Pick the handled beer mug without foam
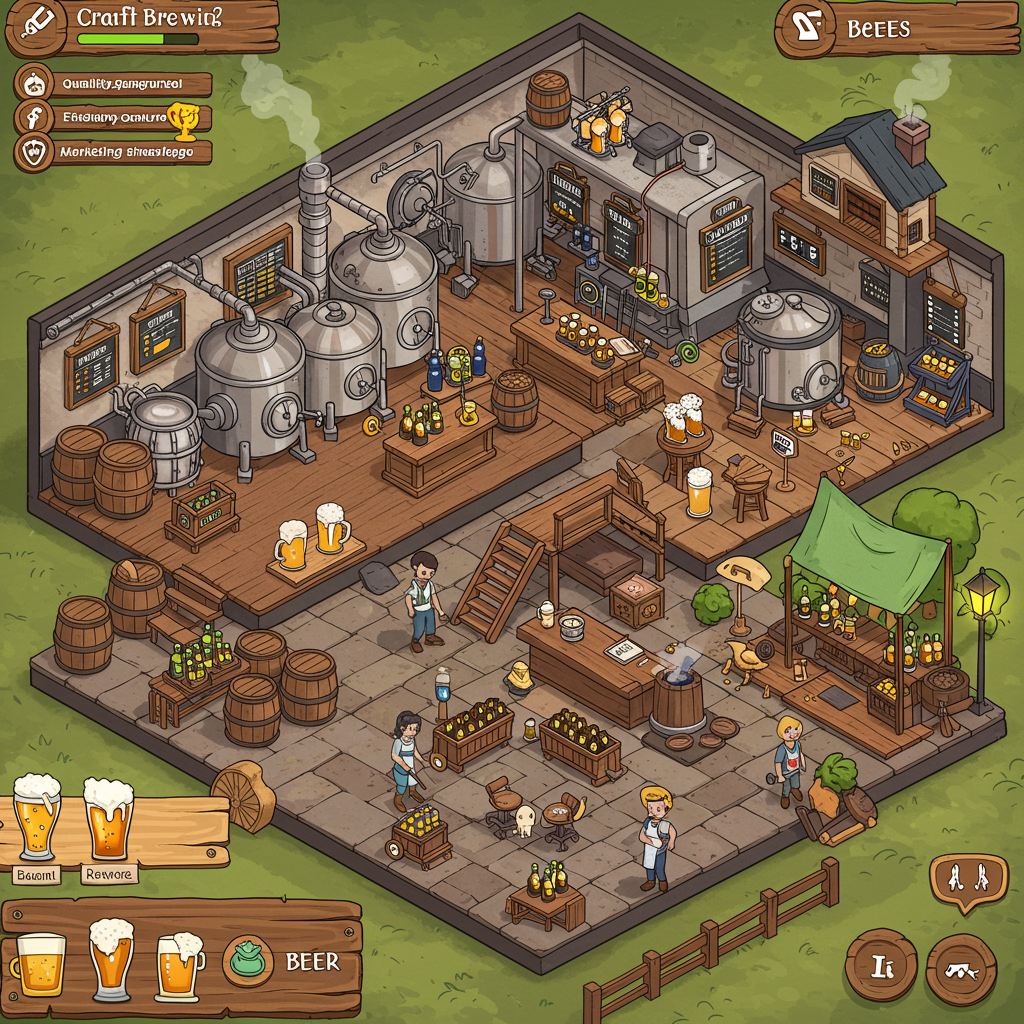 pyautogui.click(x=39, y=963)
